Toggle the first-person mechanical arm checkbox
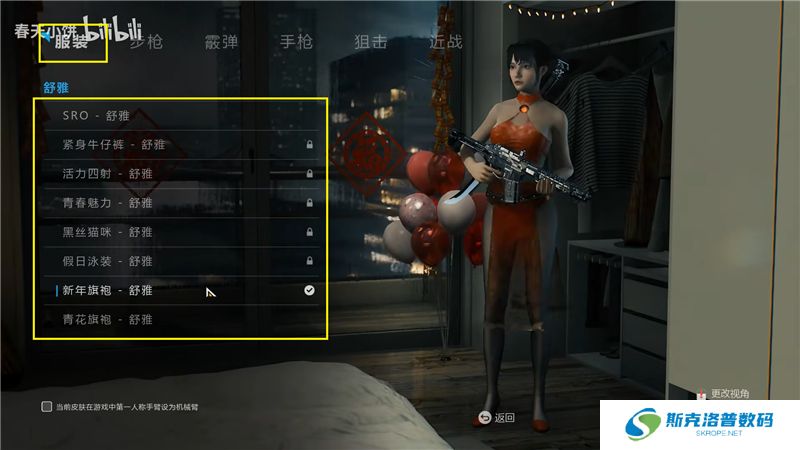The height and width of the screenshot is (450, 800). tap(47, 407)
